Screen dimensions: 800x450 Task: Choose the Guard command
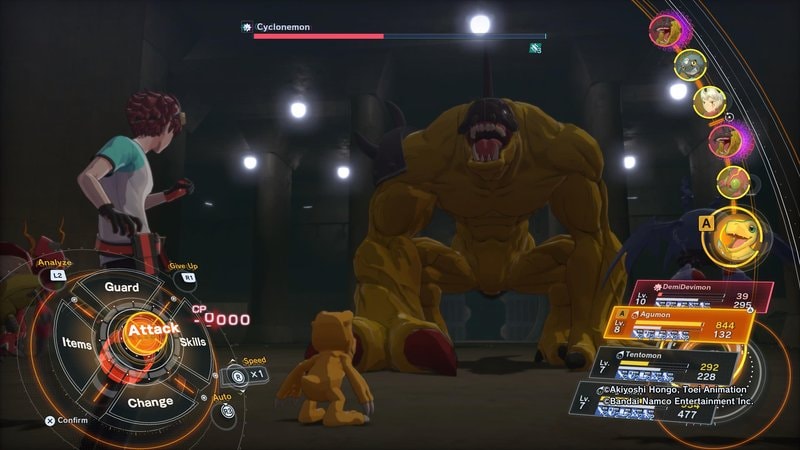pos(121,287)
